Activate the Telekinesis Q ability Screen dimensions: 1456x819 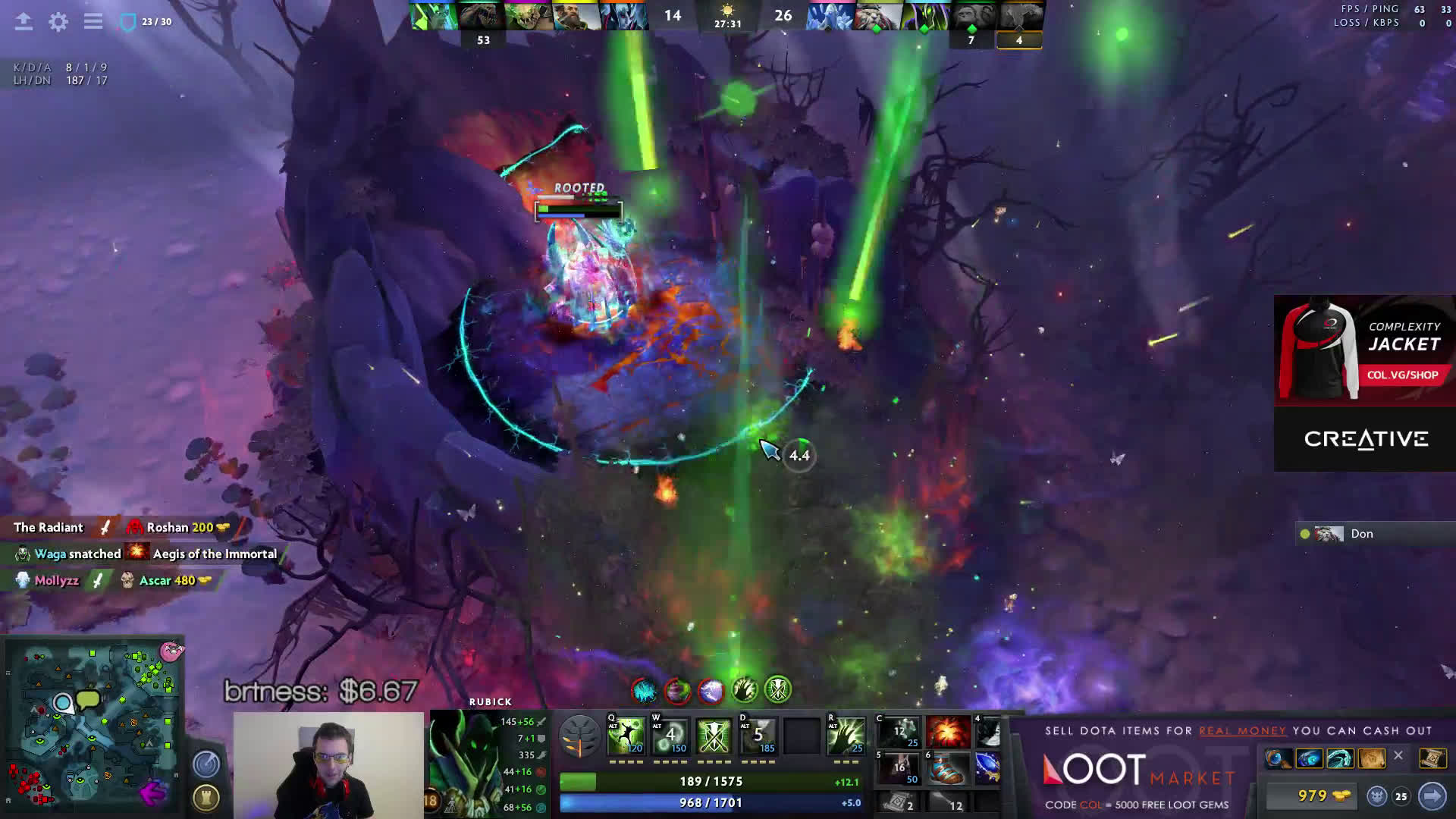click(x=626, y=736)
